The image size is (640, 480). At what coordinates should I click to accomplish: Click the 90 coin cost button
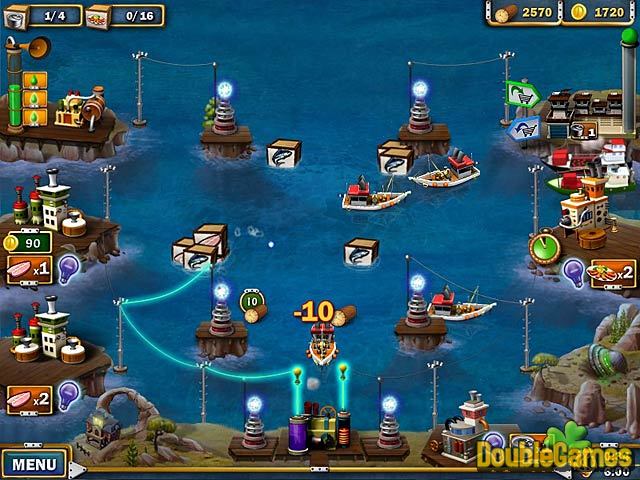(26, 242)
